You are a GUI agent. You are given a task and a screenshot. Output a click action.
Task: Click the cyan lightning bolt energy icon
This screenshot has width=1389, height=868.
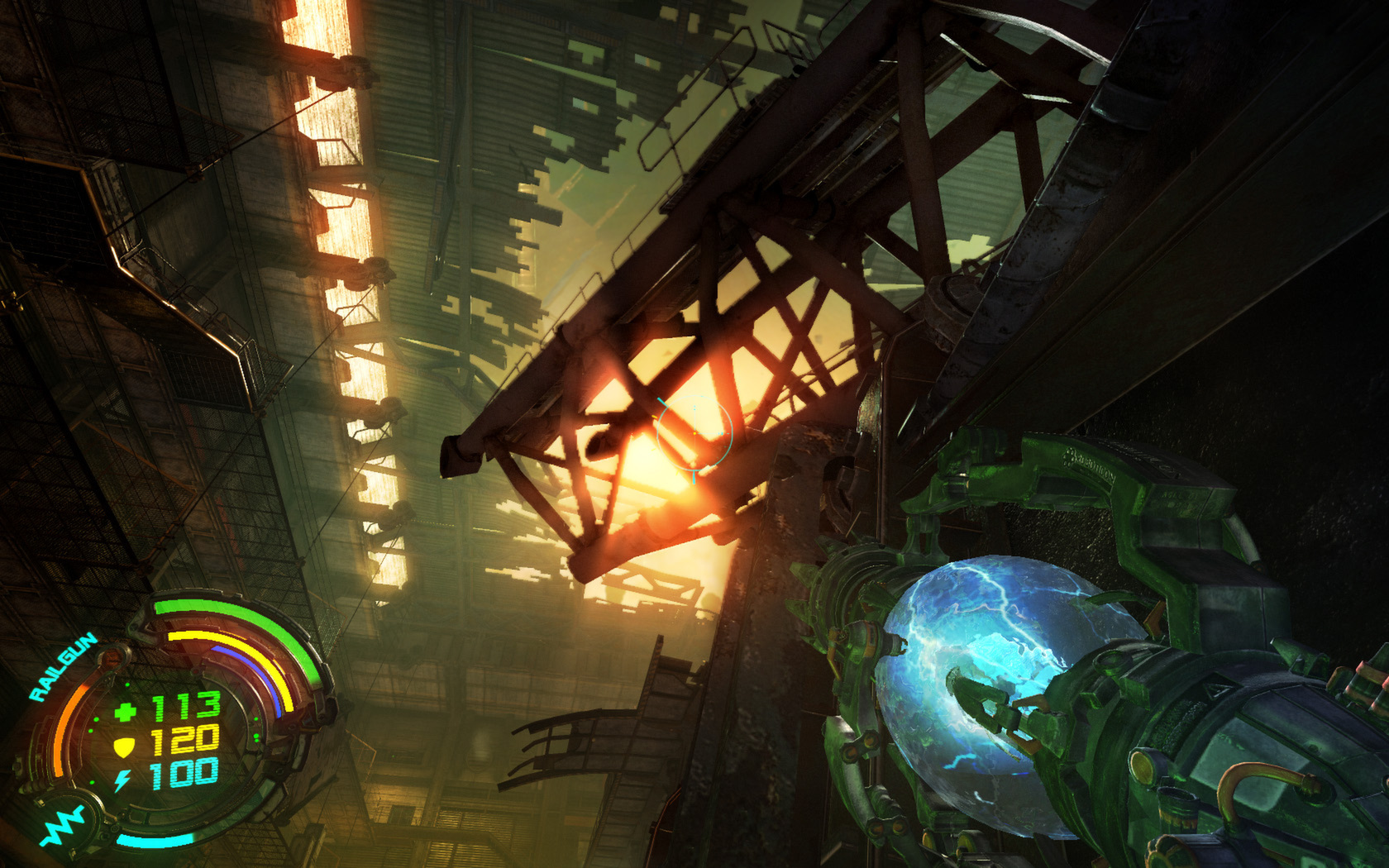122,778
